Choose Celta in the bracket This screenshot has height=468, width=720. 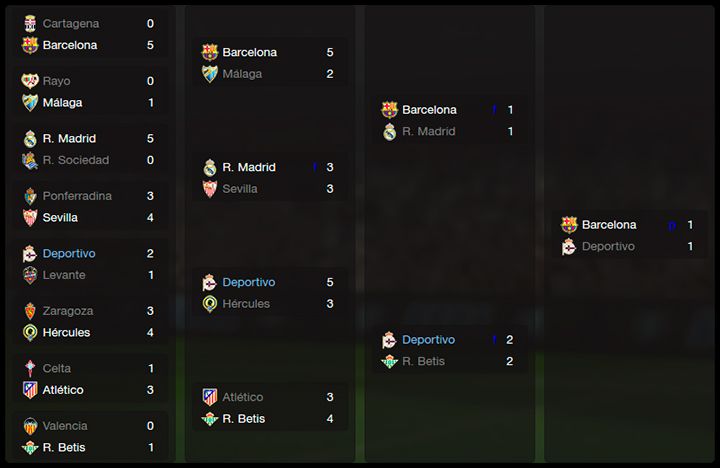[x=57, y=368]
